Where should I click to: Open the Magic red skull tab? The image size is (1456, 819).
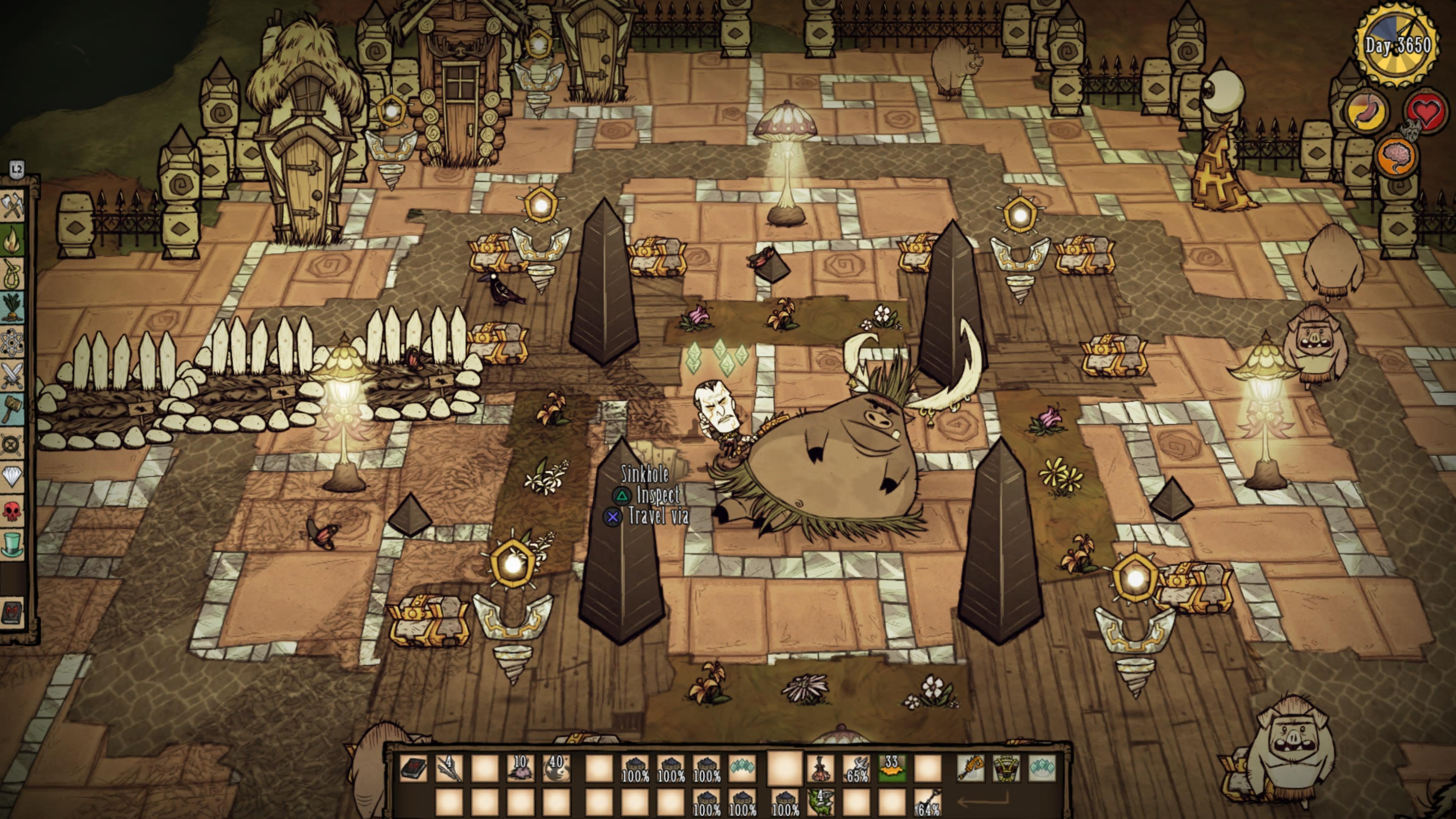(13, 510)
